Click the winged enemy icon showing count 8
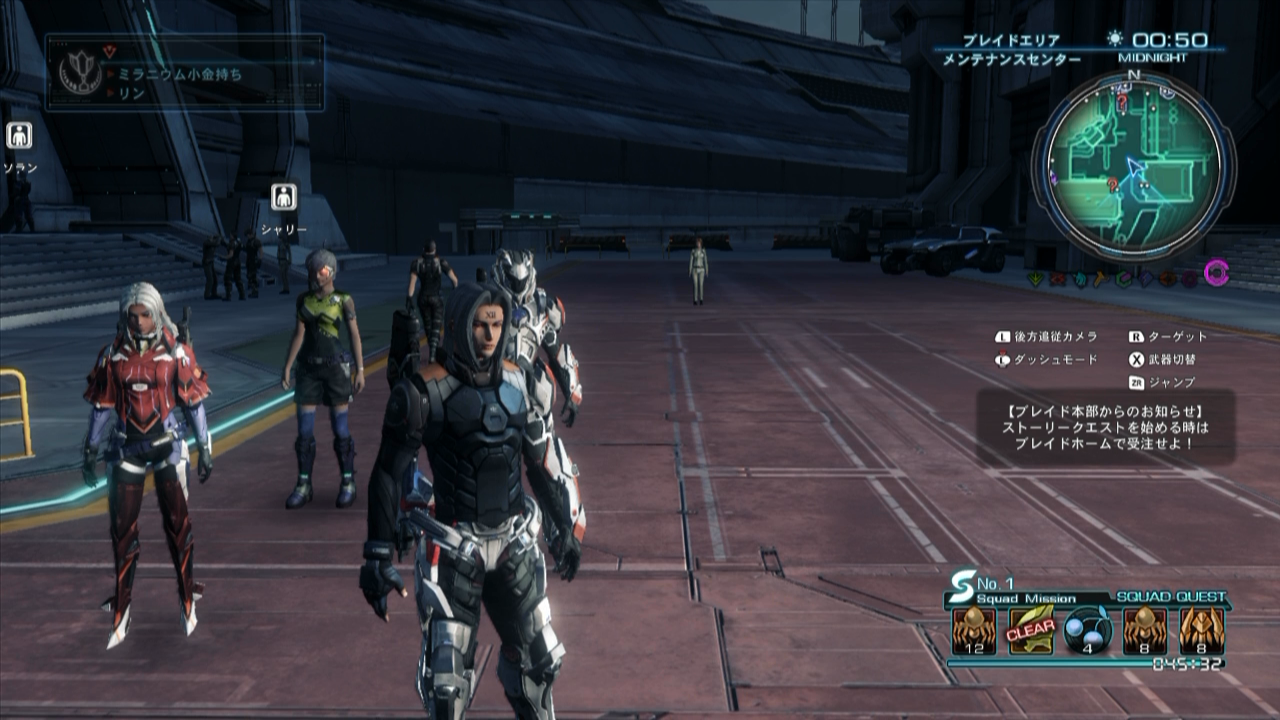1280x720 pixels. click(1202, 631)
